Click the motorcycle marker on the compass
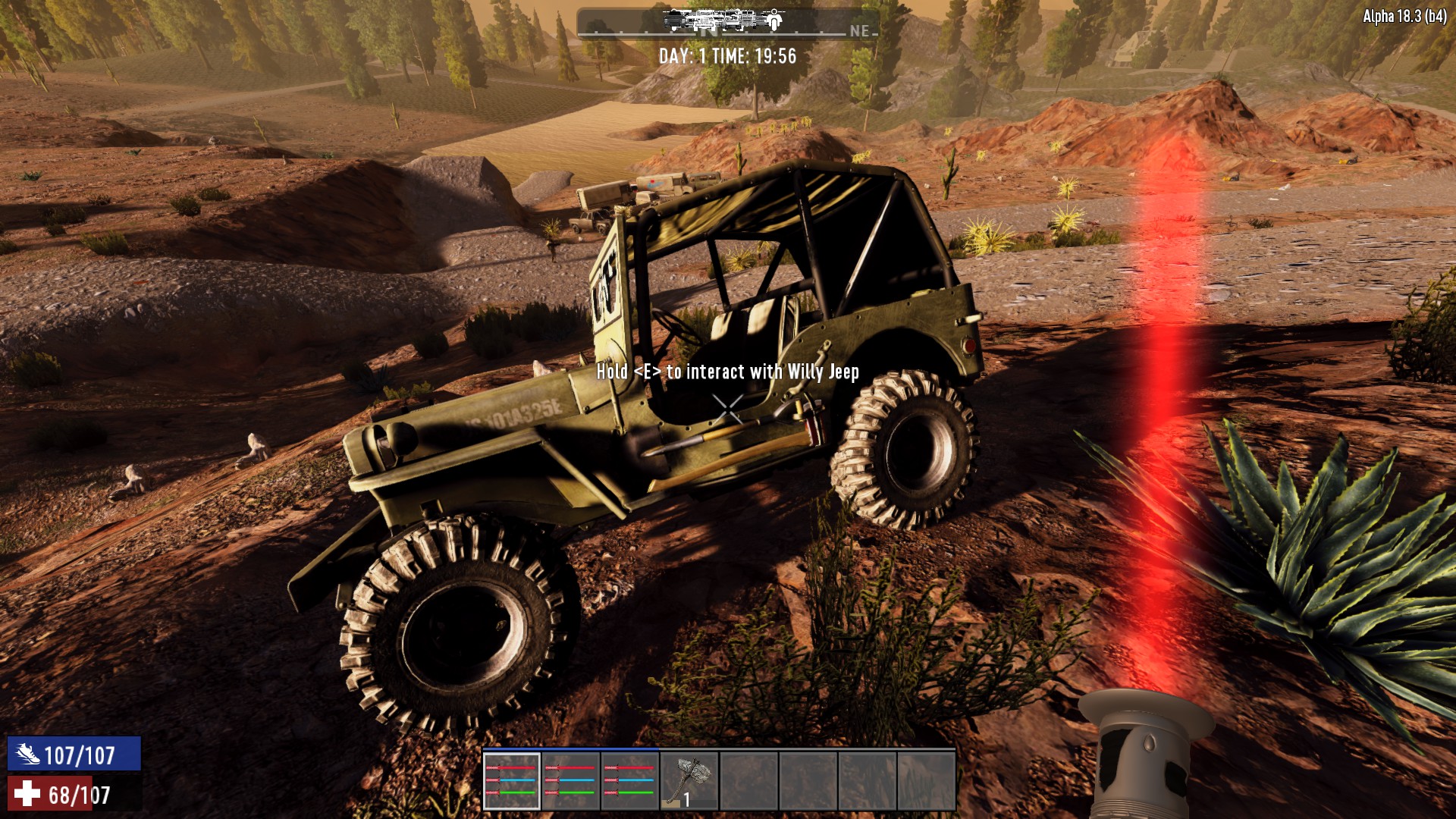This screenshot has height=819, width=1456. pyautogui.click(x=773, y=20)
